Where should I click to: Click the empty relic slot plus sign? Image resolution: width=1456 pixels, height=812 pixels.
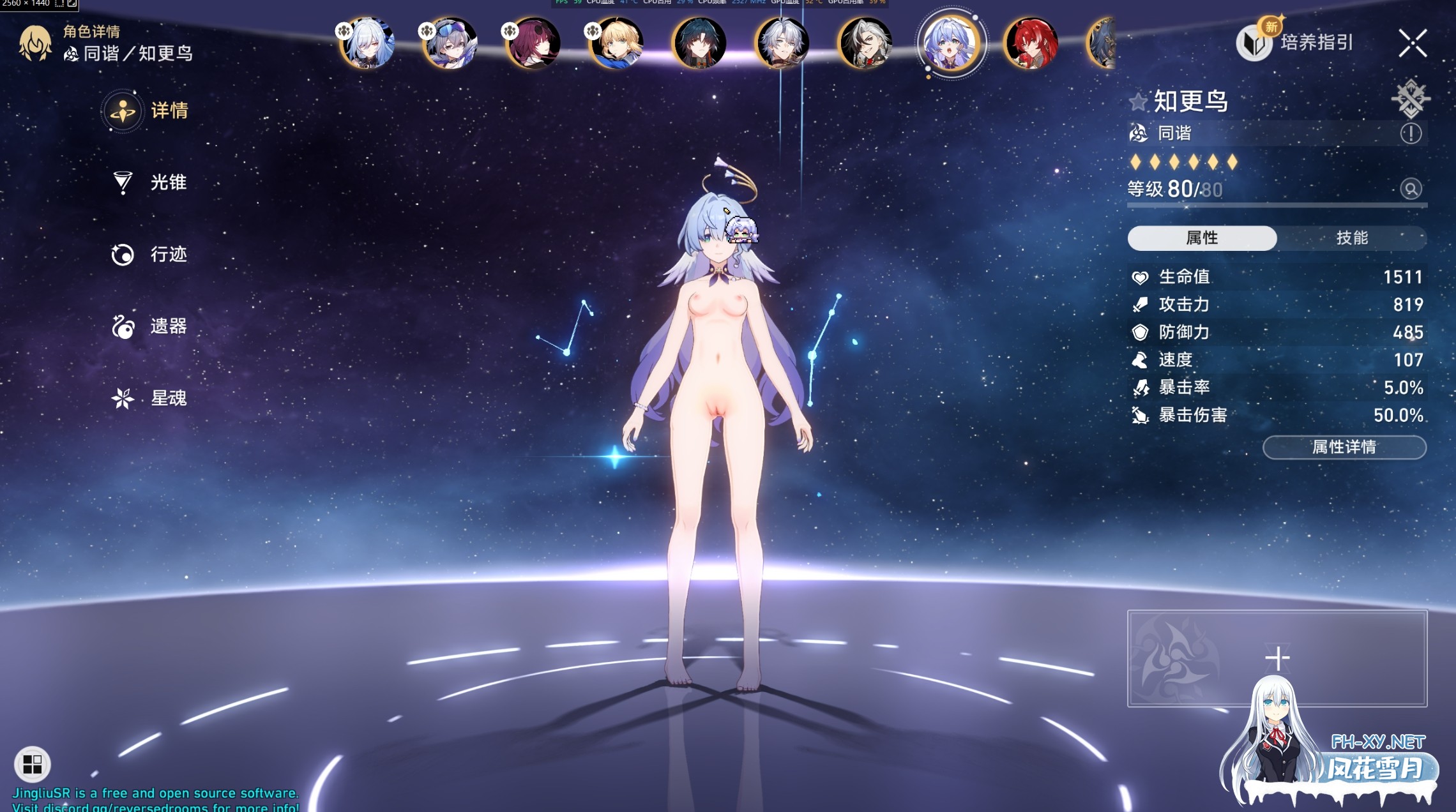click(x=1277, y=656)
